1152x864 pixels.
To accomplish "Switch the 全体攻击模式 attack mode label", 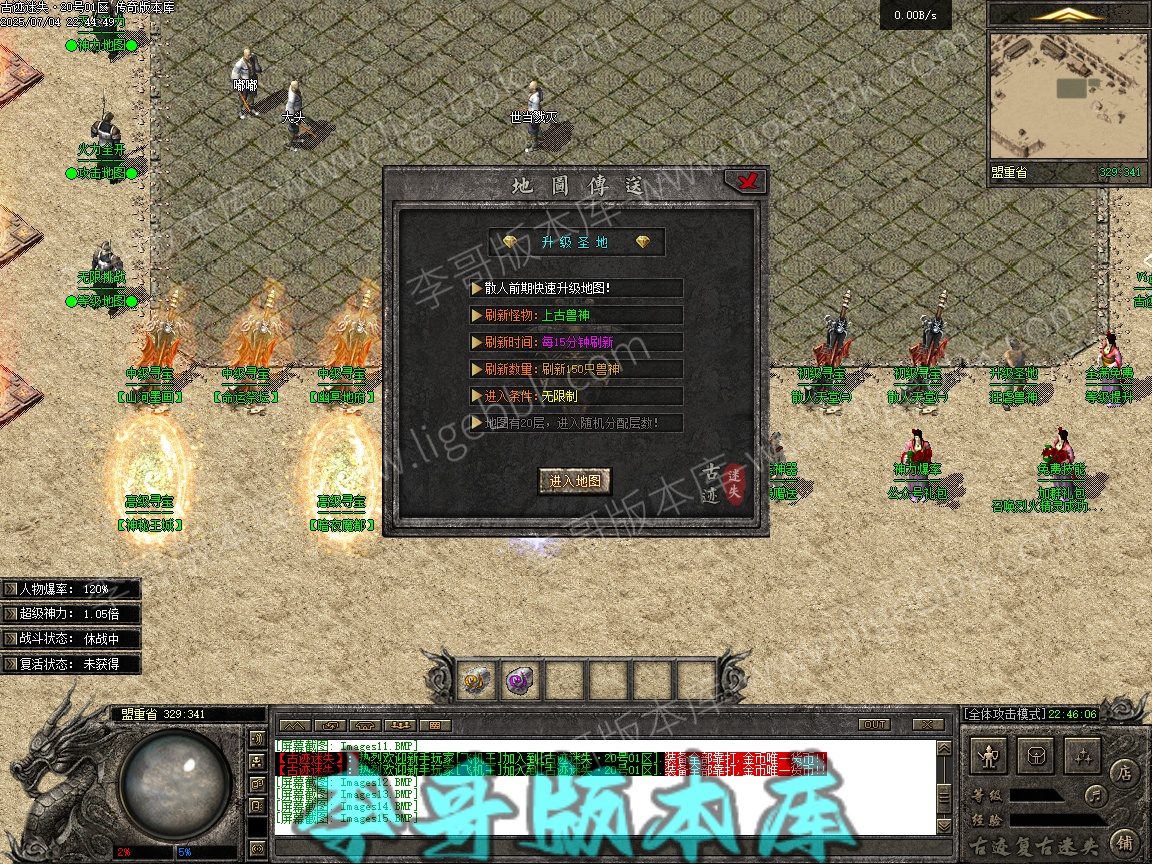I will pyautogui.click(x=1003, y=714).
